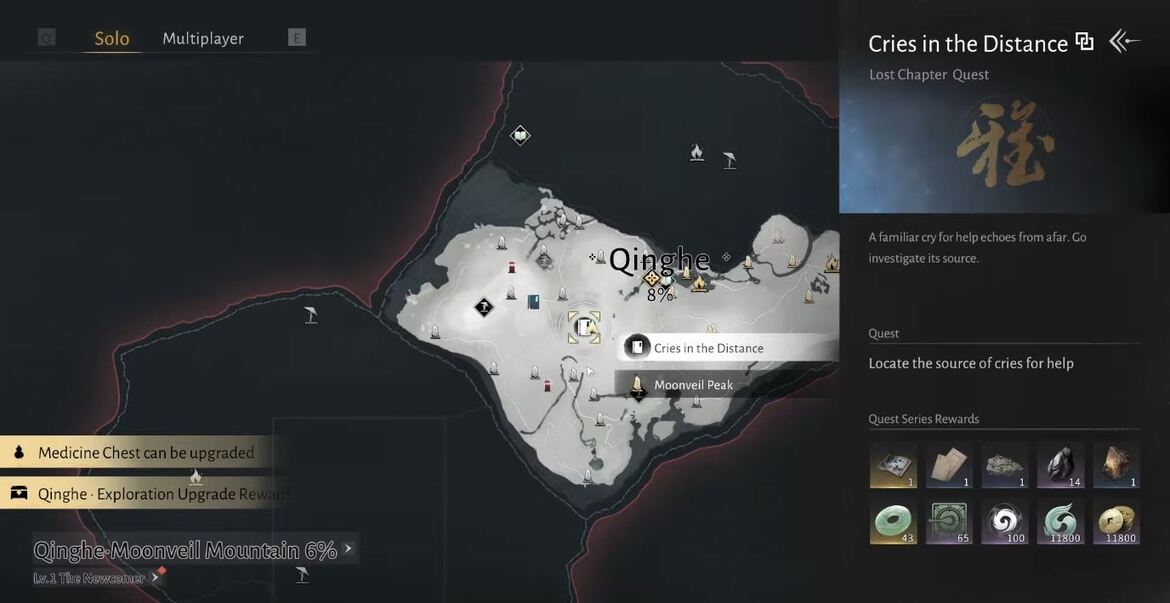The height and width of the screenshot is (603, 1170).
Task: Click the highlighted quest marker on map
Action: [x=584, y=327]
